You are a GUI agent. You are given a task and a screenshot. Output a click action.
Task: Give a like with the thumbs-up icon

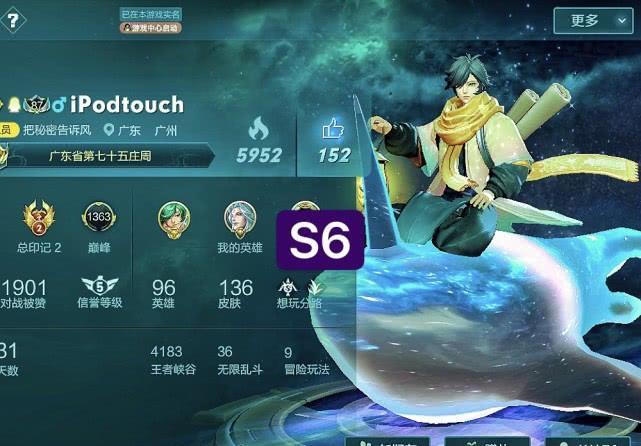[x=334, y=129]
